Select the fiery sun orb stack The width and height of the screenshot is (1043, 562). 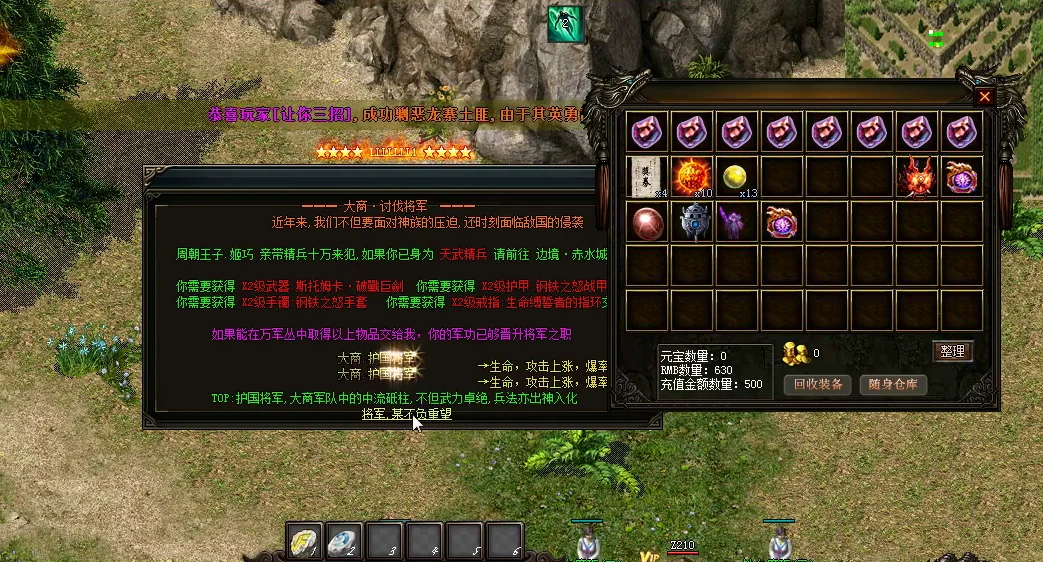click(693, 177)
